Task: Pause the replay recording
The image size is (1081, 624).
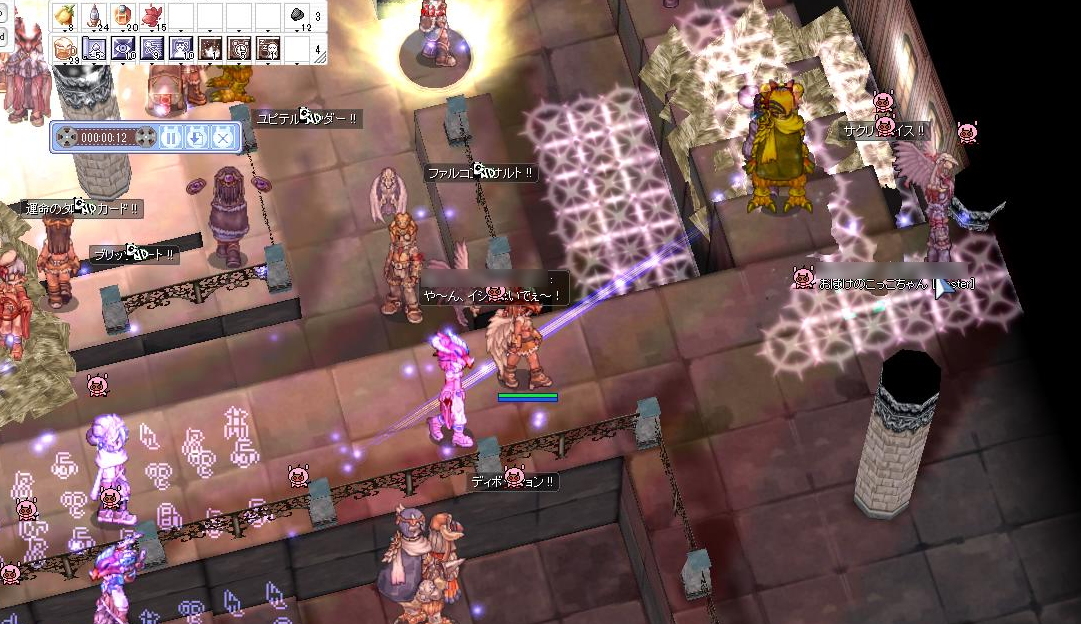Action: (169, 137)
